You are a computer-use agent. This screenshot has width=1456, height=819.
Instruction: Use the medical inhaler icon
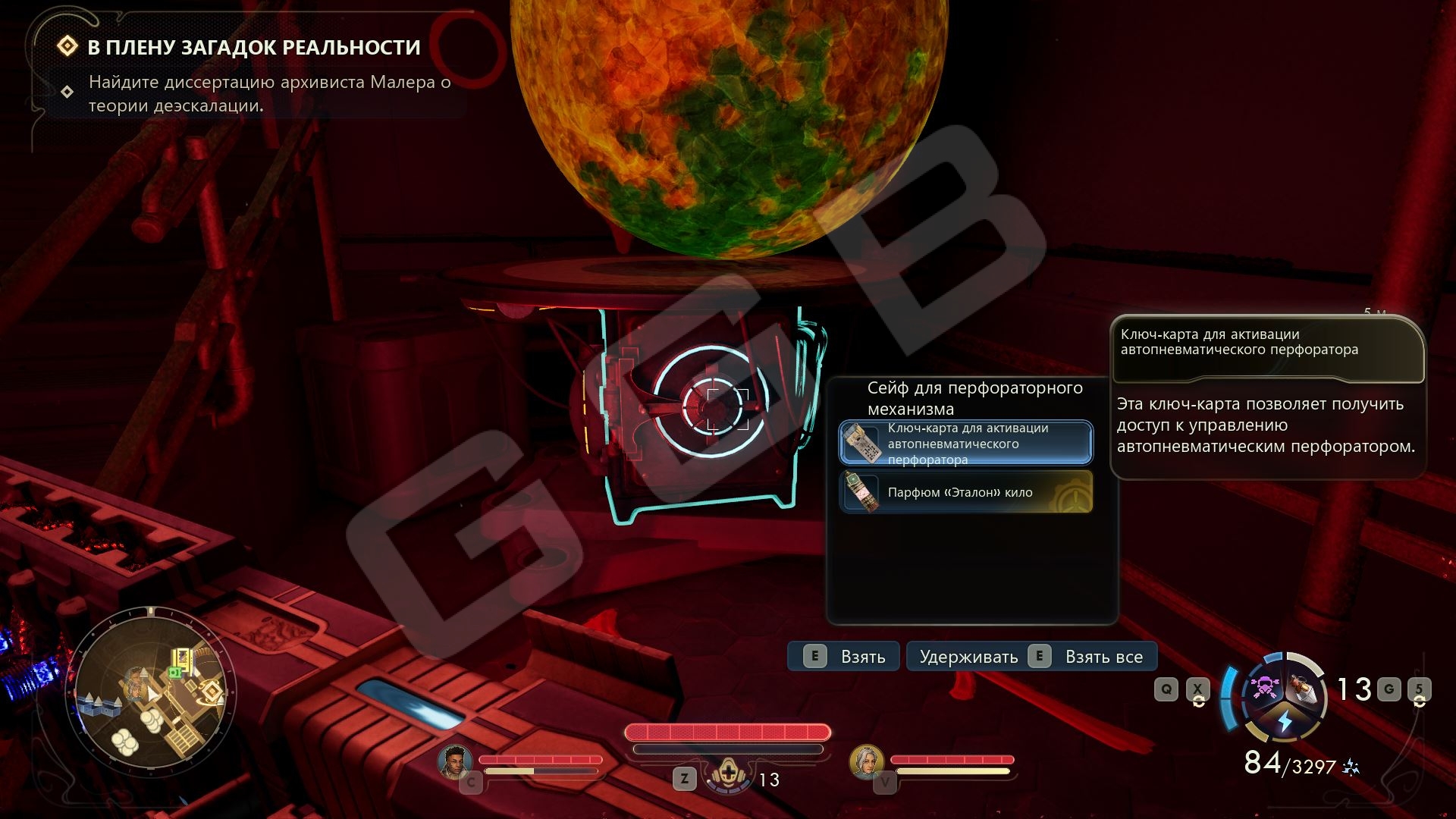(729, 776)
